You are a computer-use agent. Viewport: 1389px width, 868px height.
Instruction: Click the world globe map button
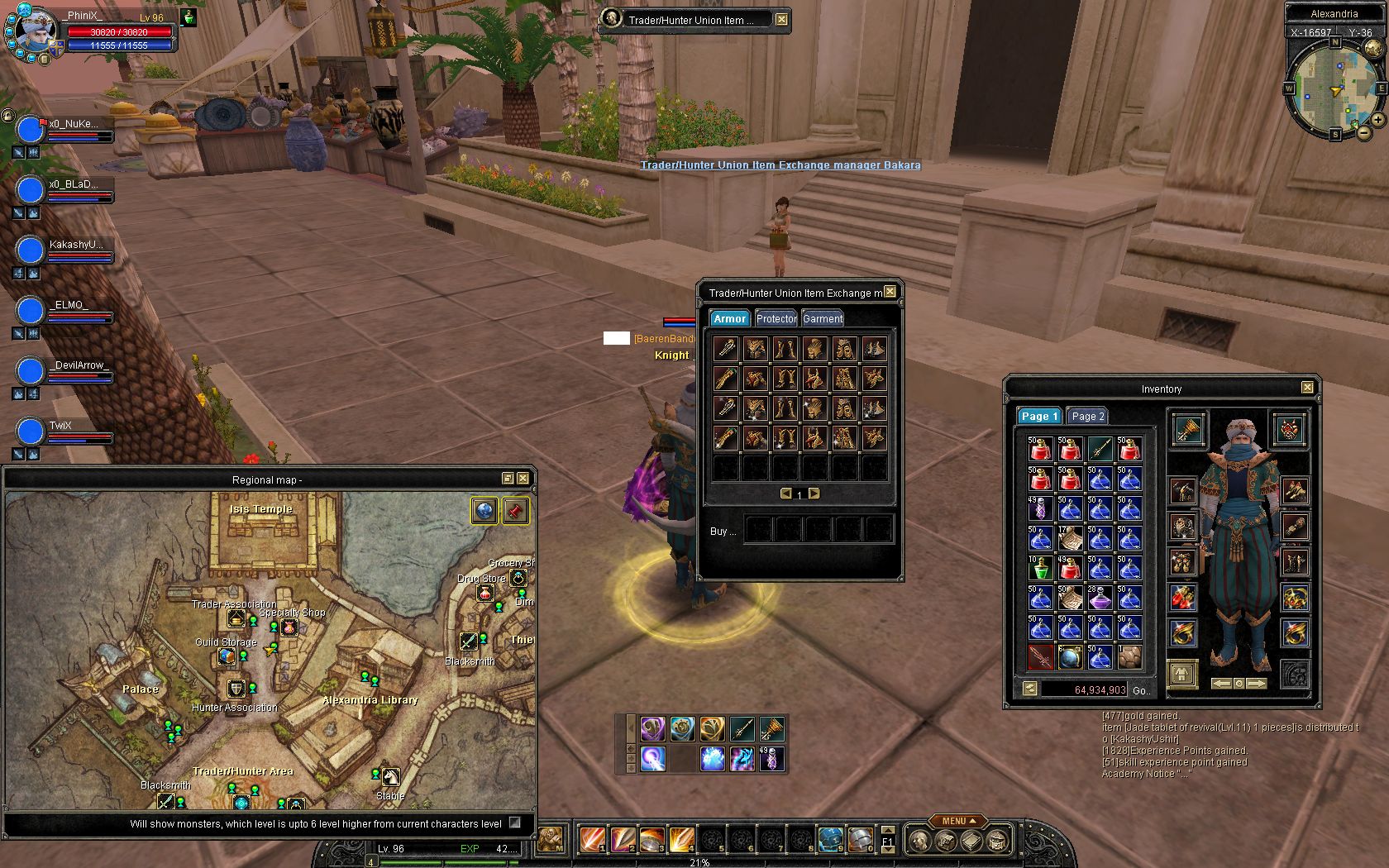(x=484, y=511)
